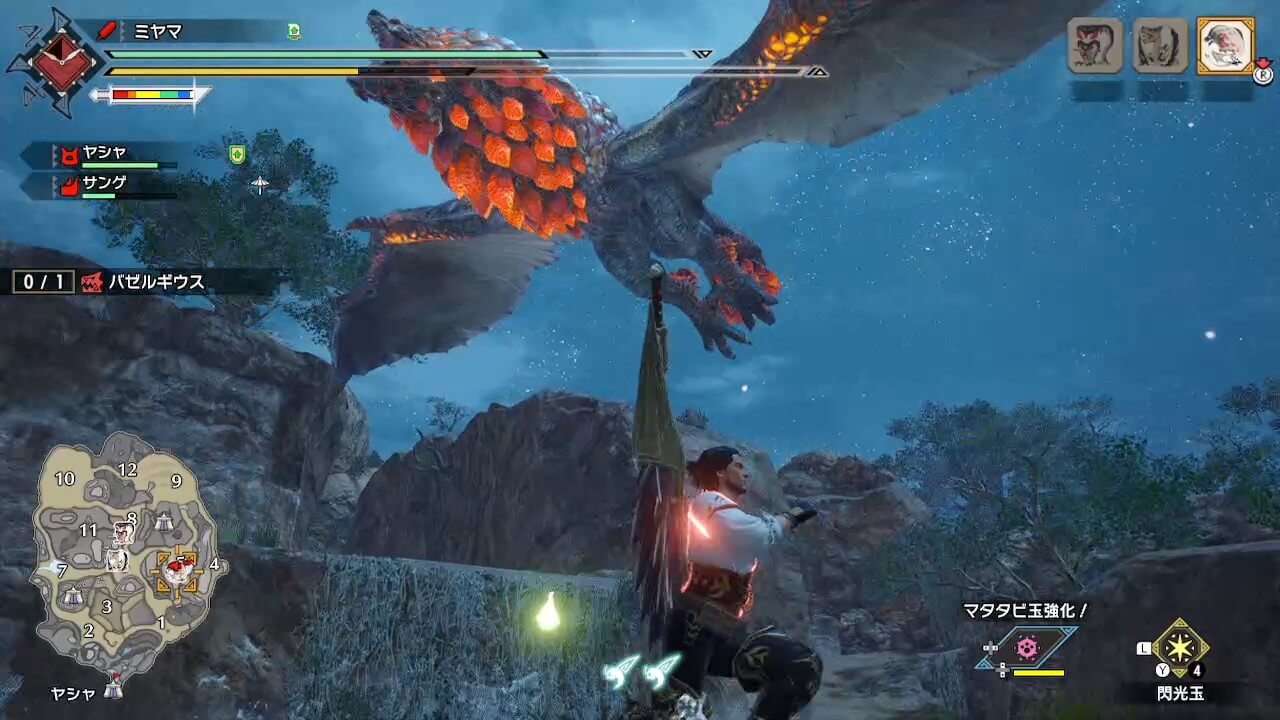Choose the first monster icon with red crest
The width and height of the screenshot is (1280, 720).
click(1095, 45)
